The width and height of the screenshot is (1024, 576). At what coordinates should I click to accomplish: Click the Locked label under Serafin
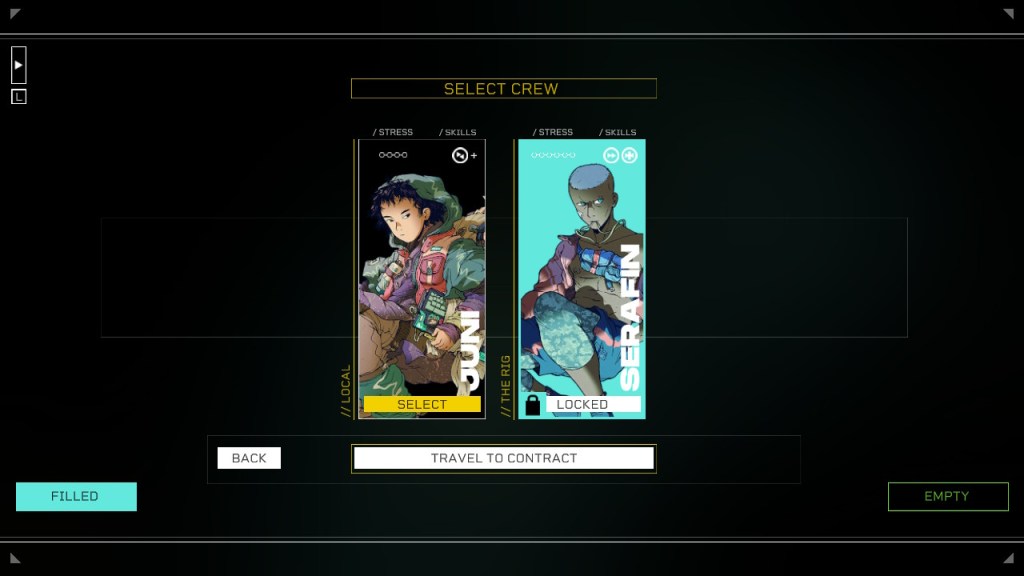582,404
